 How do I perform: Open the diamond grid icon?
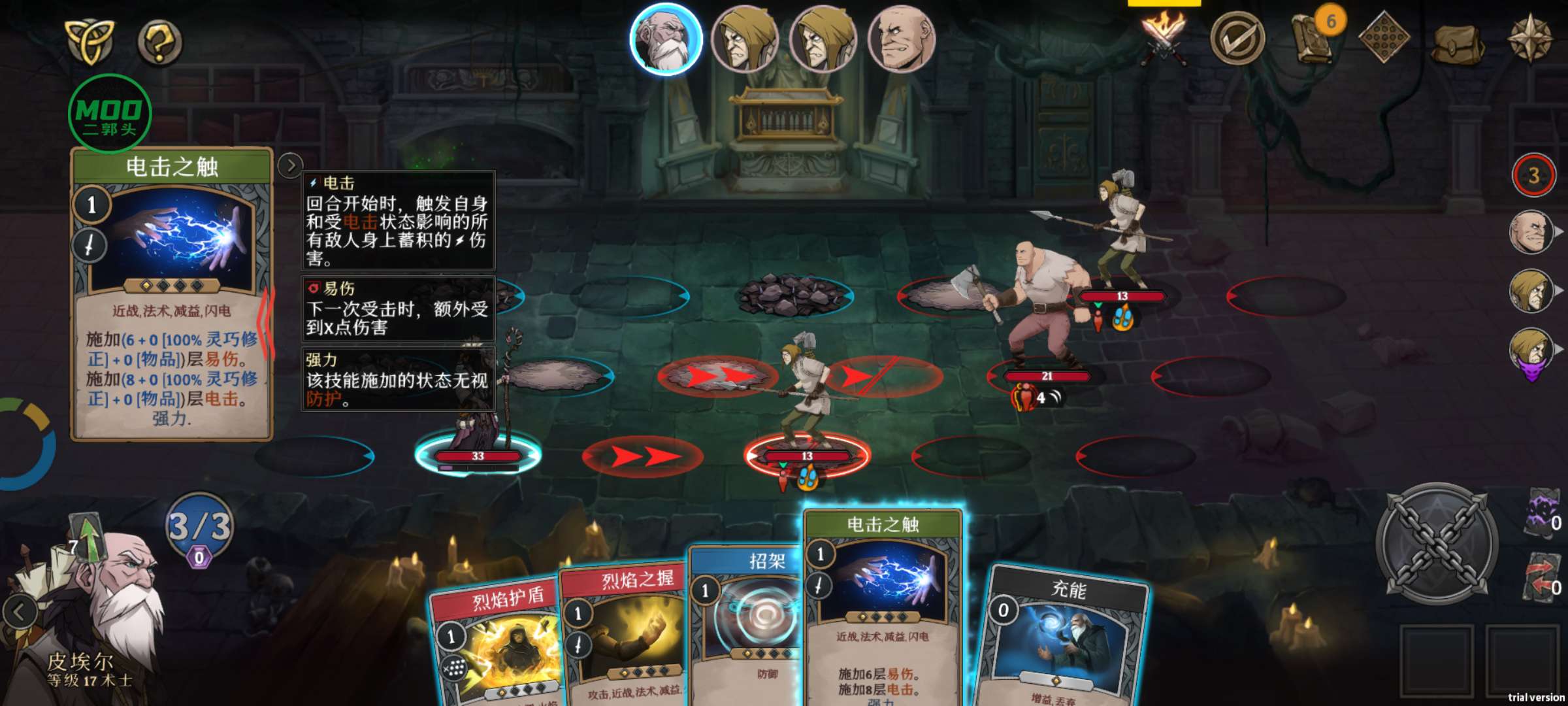point(1383,38)
